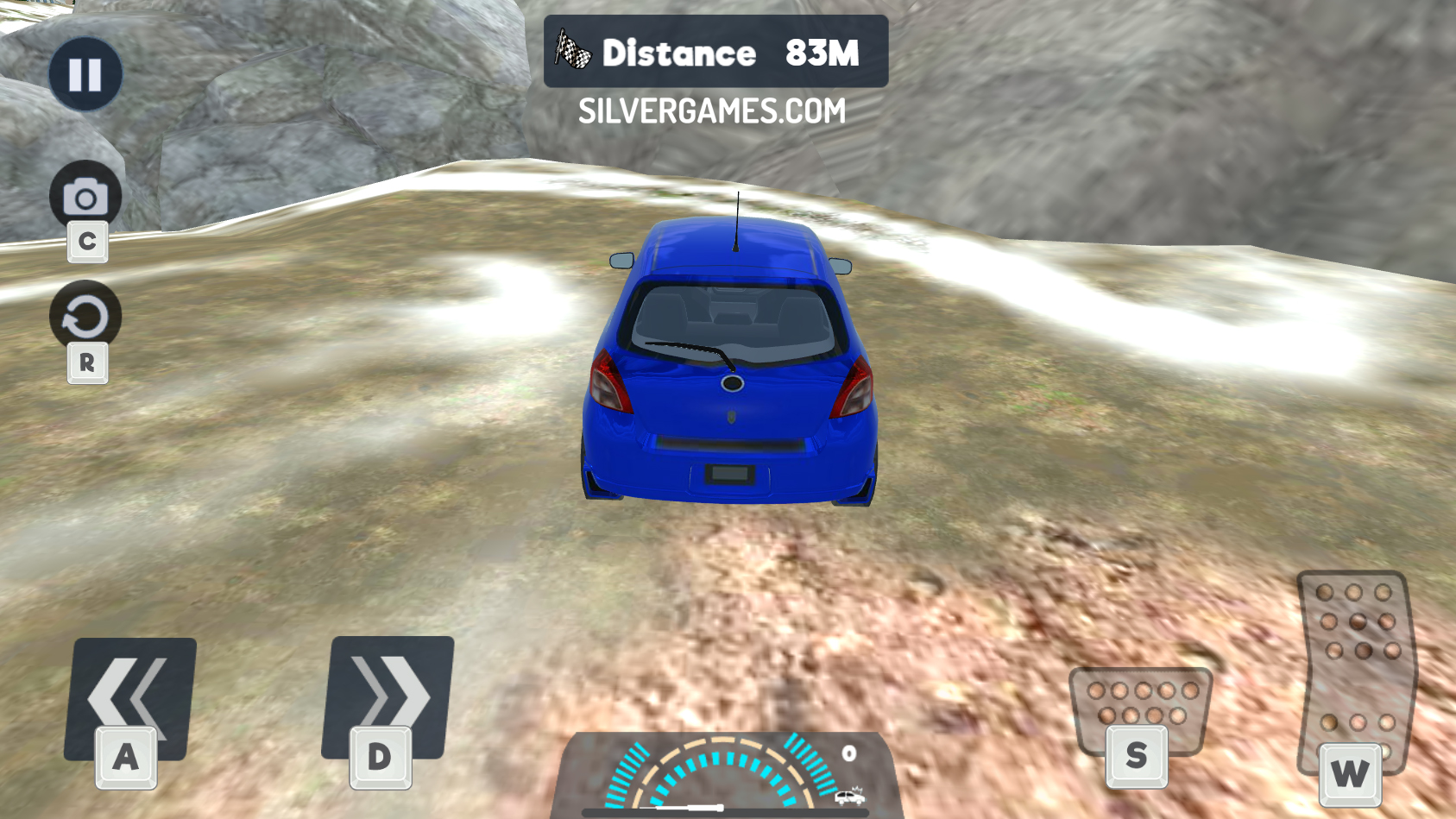The image size is (1456, 819).
Task: Reset the car with the restart icon
Action: click(85, 317)
